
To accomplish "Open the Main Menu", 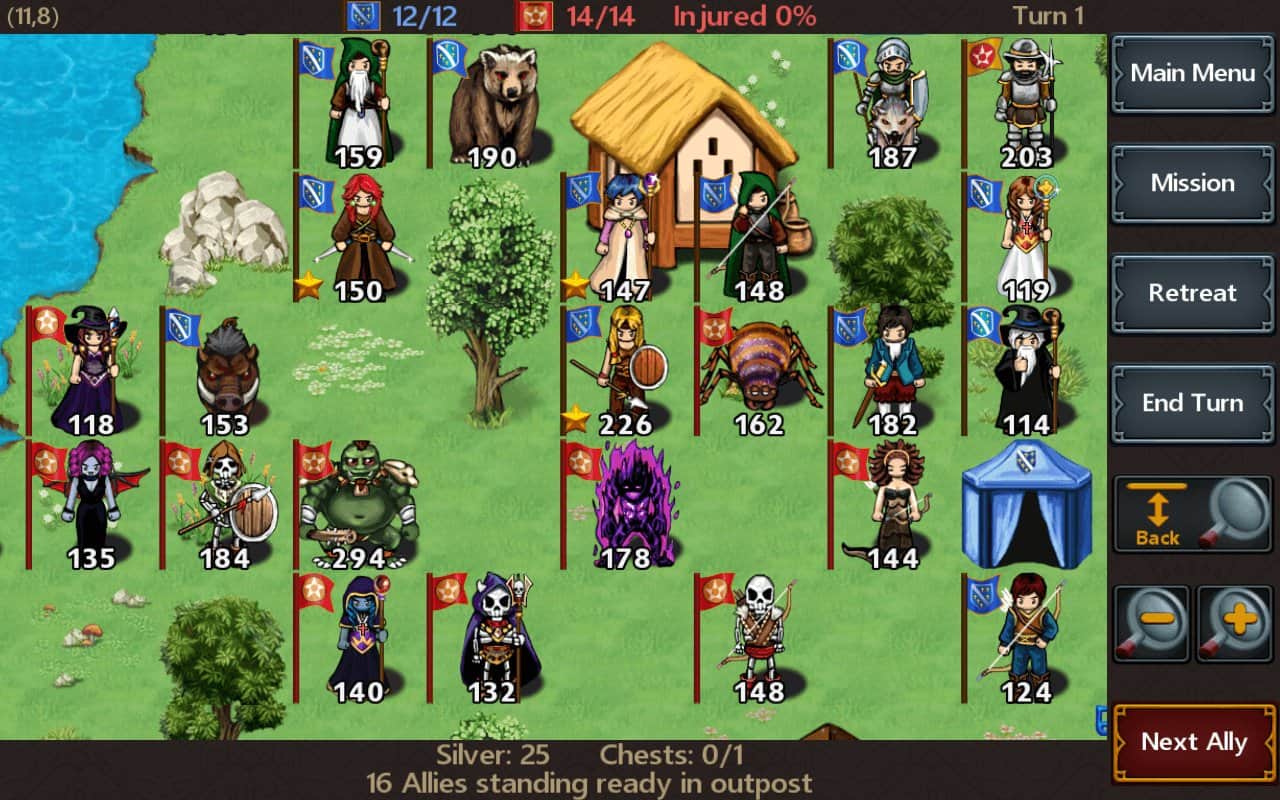I will (1192, 74).
